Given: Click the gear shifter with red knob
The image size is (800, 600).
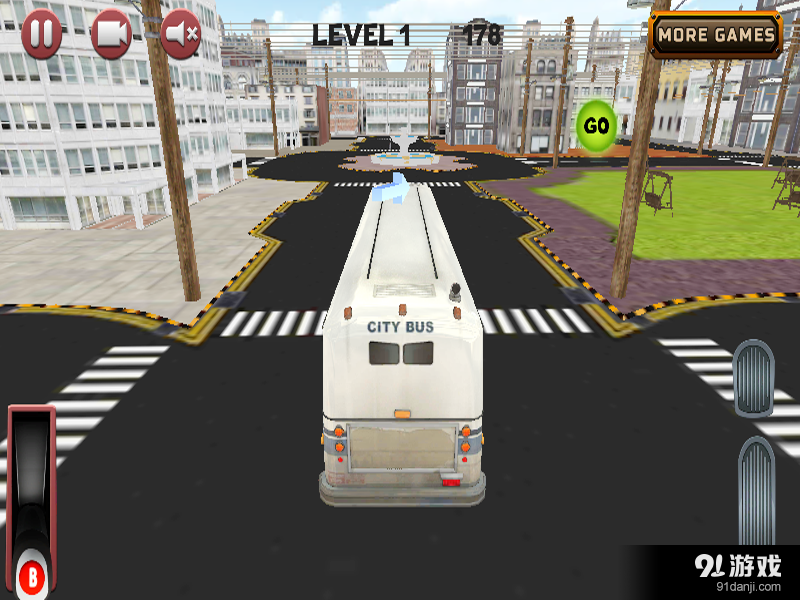Looking at the screenshot, I should (32, 574).
